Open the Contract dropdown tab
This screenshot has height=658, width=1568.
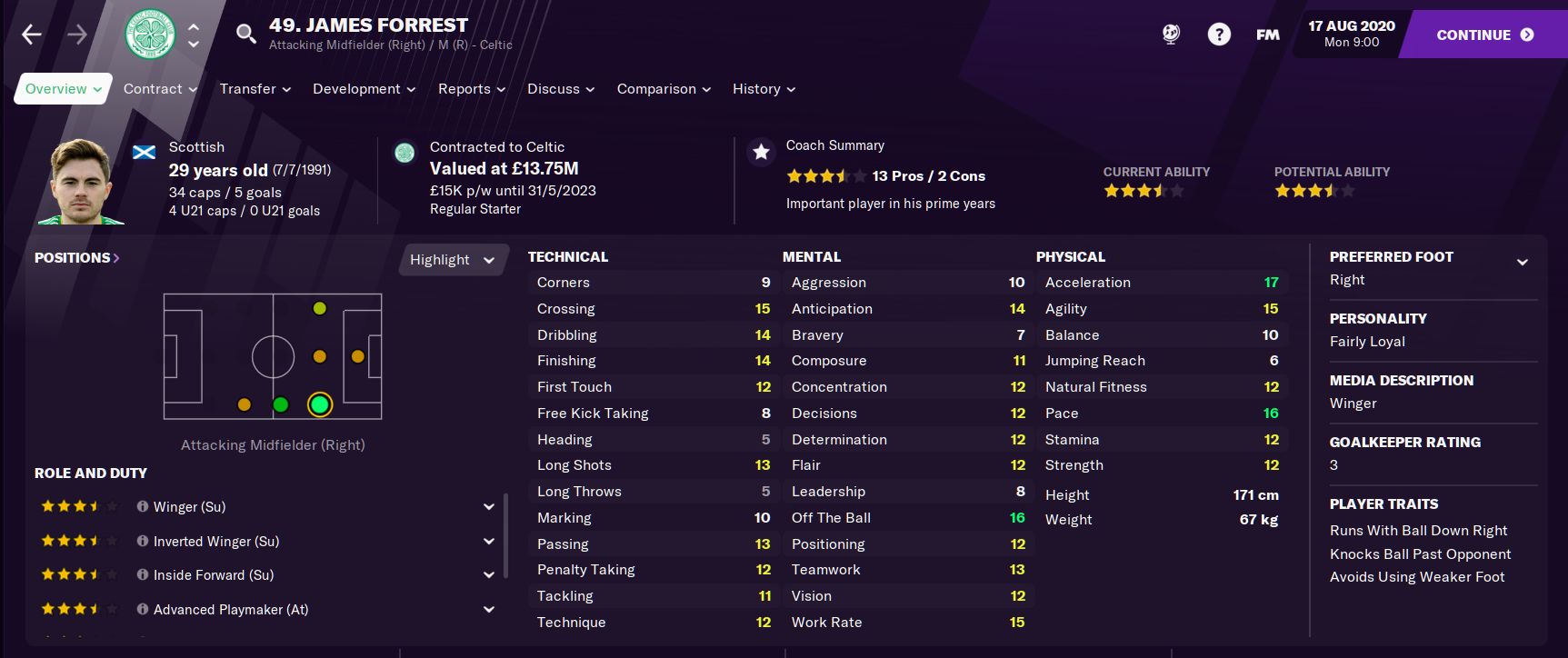[x=160, y=89]
